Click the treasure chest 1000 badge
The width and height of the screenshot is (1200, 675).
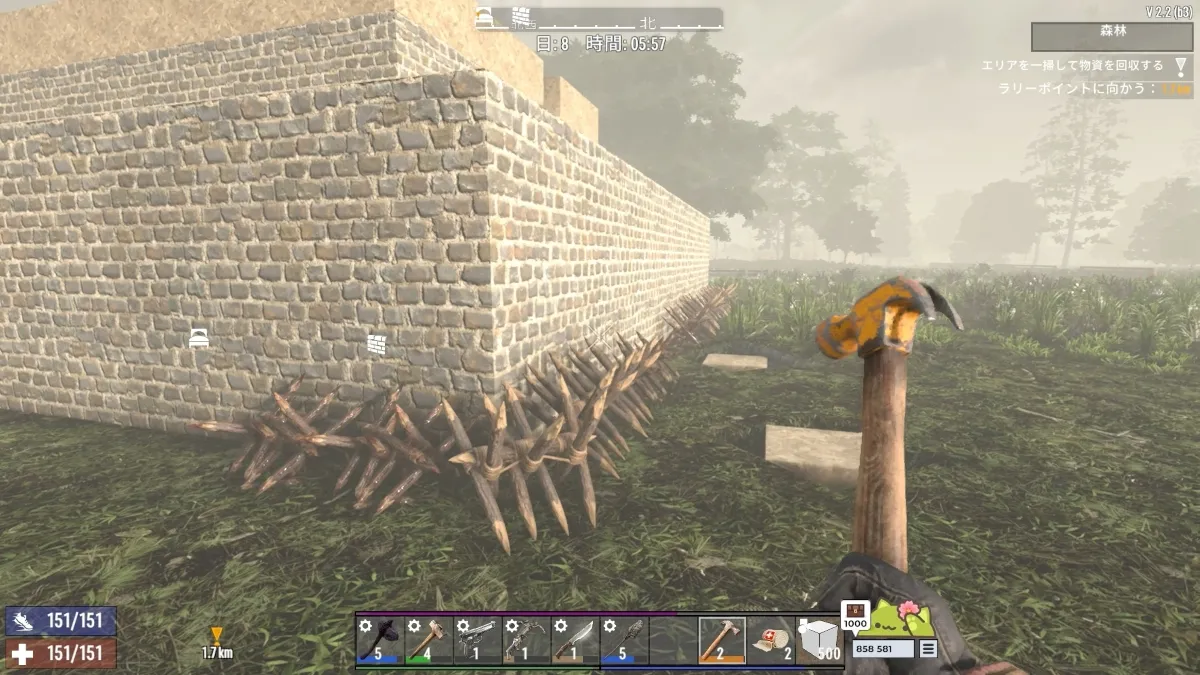tap(855, 615)
